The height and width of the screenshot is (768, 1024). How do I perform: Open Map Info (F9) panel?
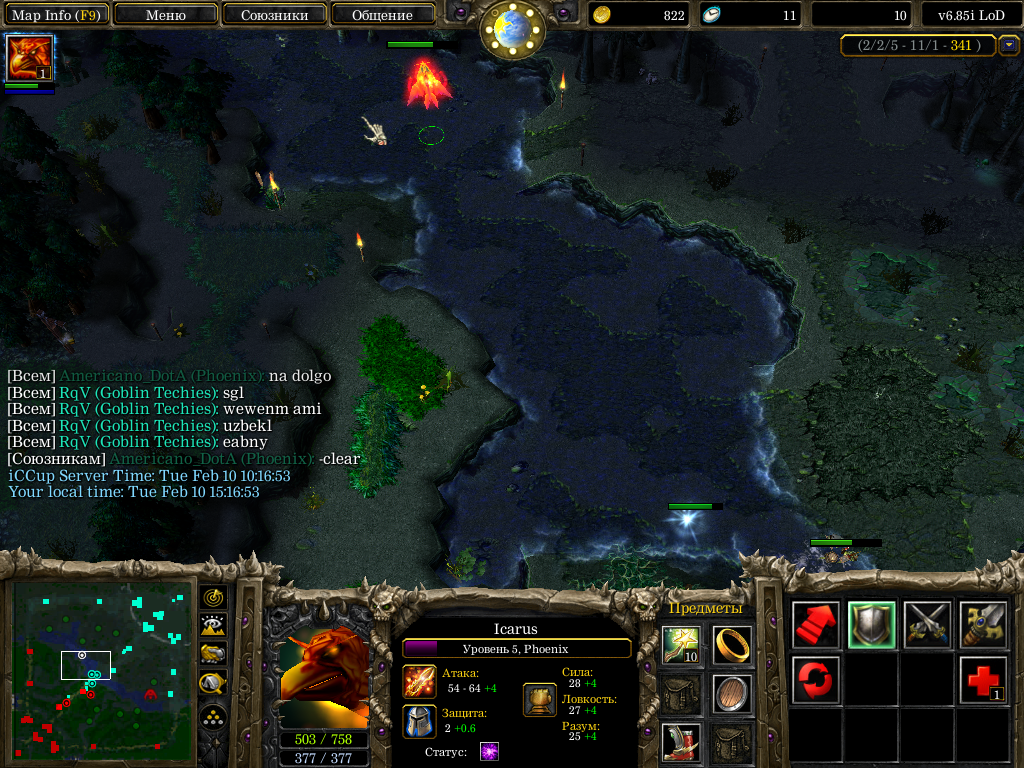click(54, 15)
